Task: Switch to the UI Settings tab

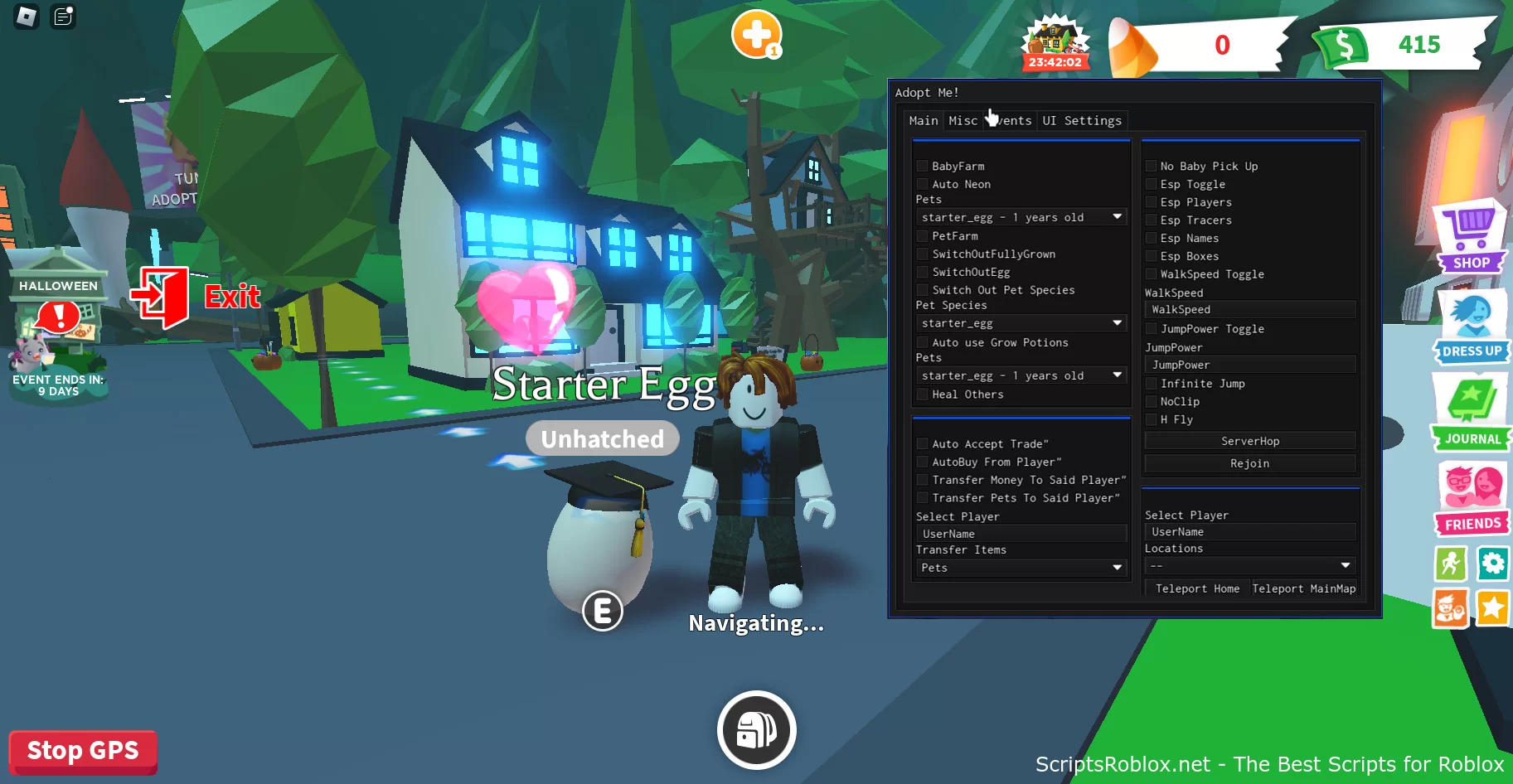Action: click(1082, 120)
